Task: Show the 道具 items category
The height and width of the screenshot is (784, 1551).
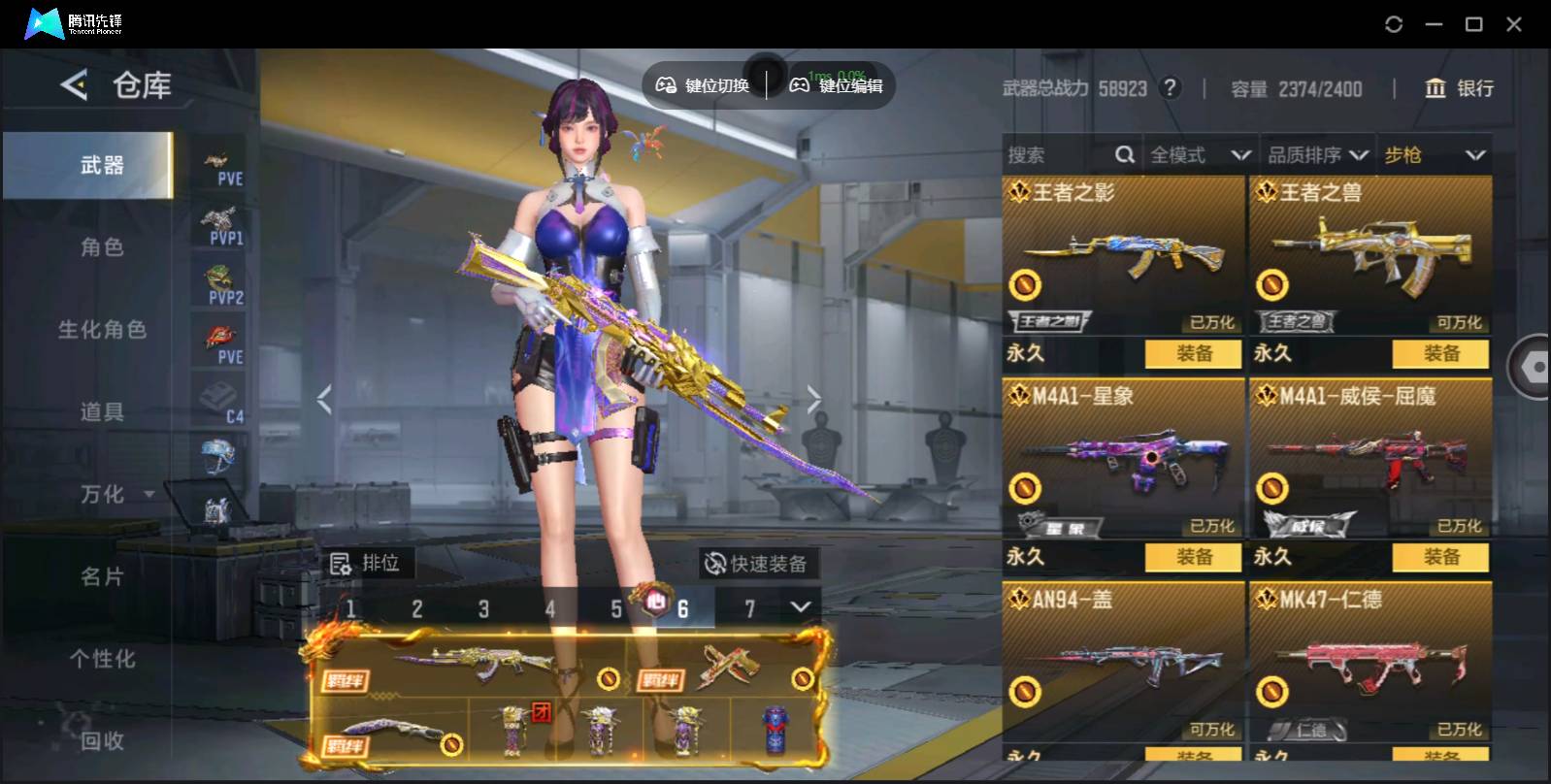Action: 101,412
